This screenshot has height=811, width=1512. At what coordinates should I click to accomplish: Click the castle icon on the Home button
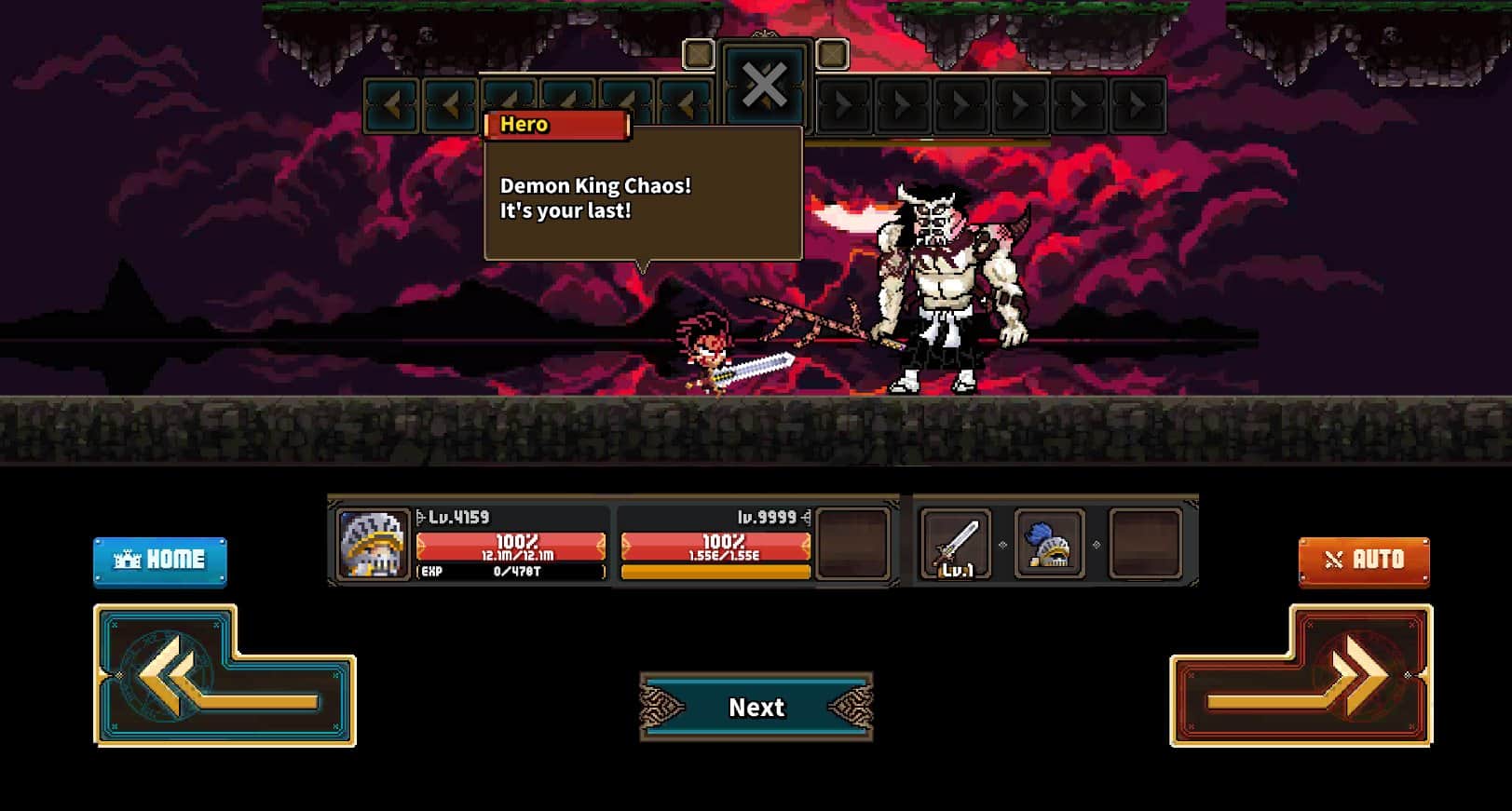click(x=126, y=559)
